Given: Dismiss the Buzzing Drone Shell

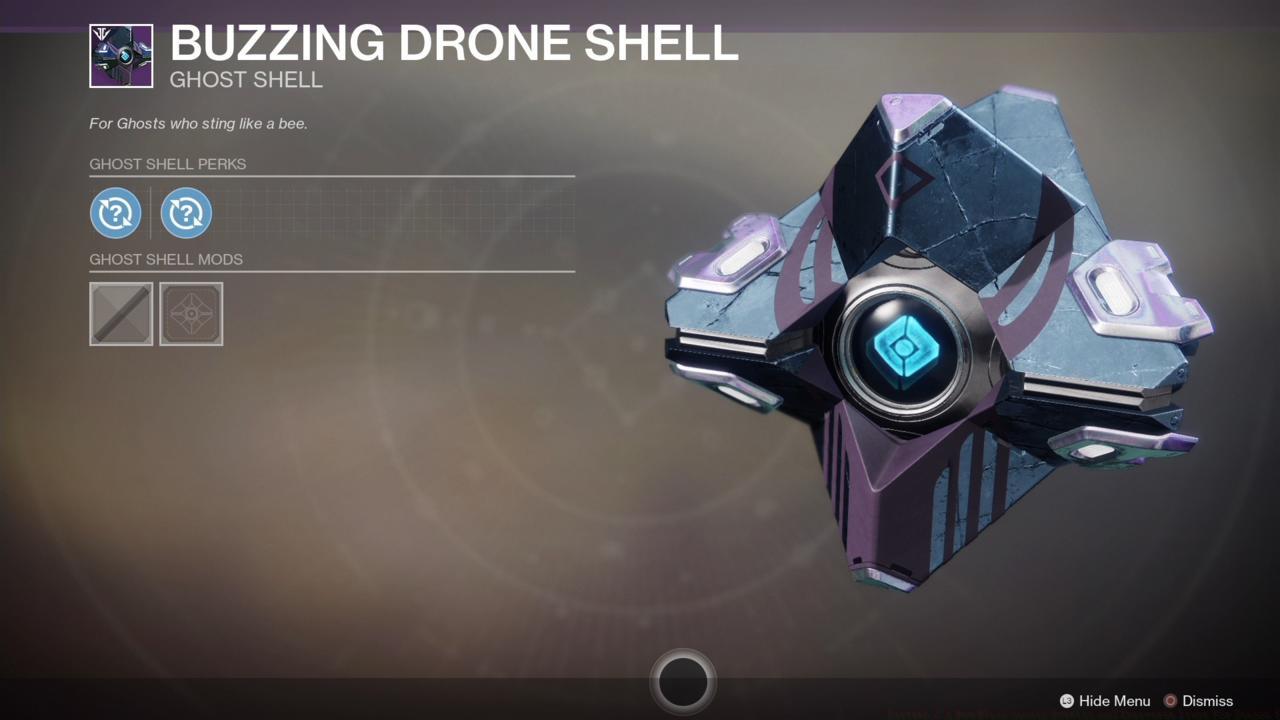Looking at the screenshot, I should (1207, 701).
